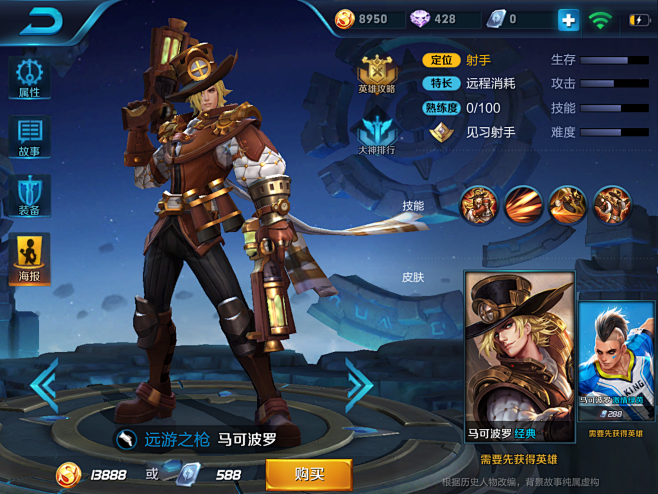Choose the 马可波罗 经典 skin card
This screenshot has width=658, height=494.
coord(519,356)
